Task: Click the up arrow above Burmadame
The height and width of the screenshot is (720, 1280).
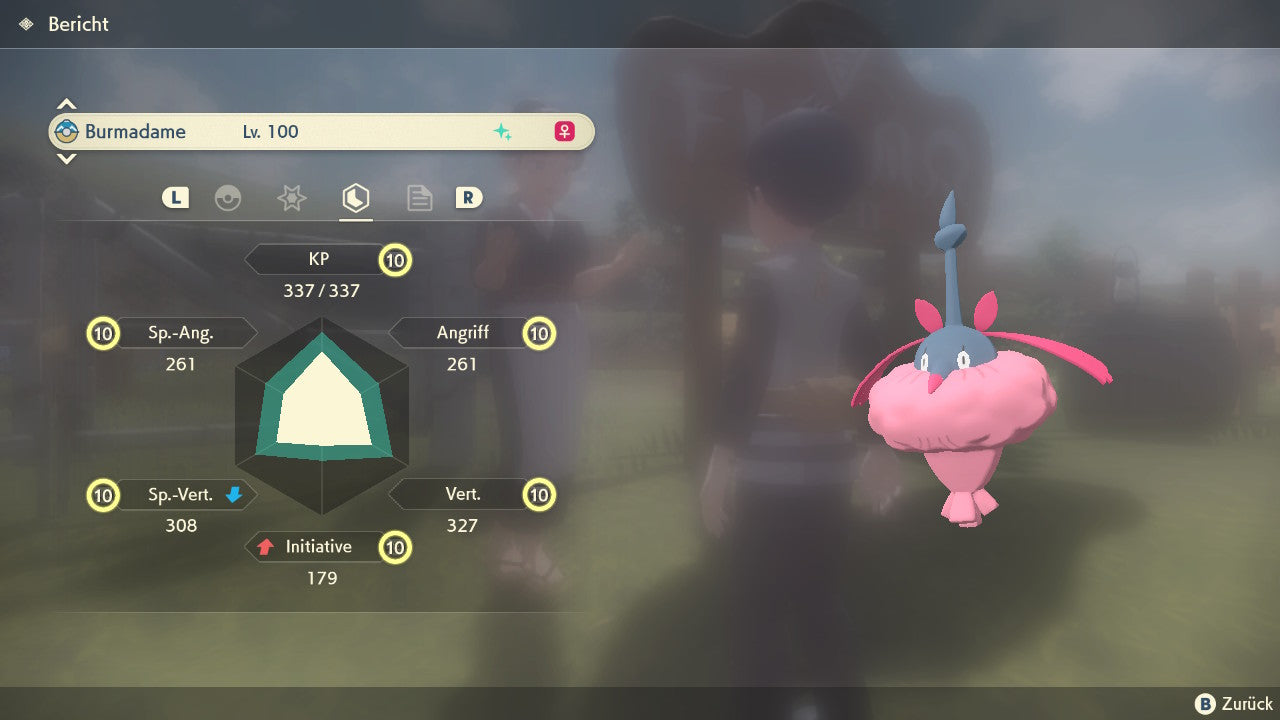Action: click(x=66, y=104)
